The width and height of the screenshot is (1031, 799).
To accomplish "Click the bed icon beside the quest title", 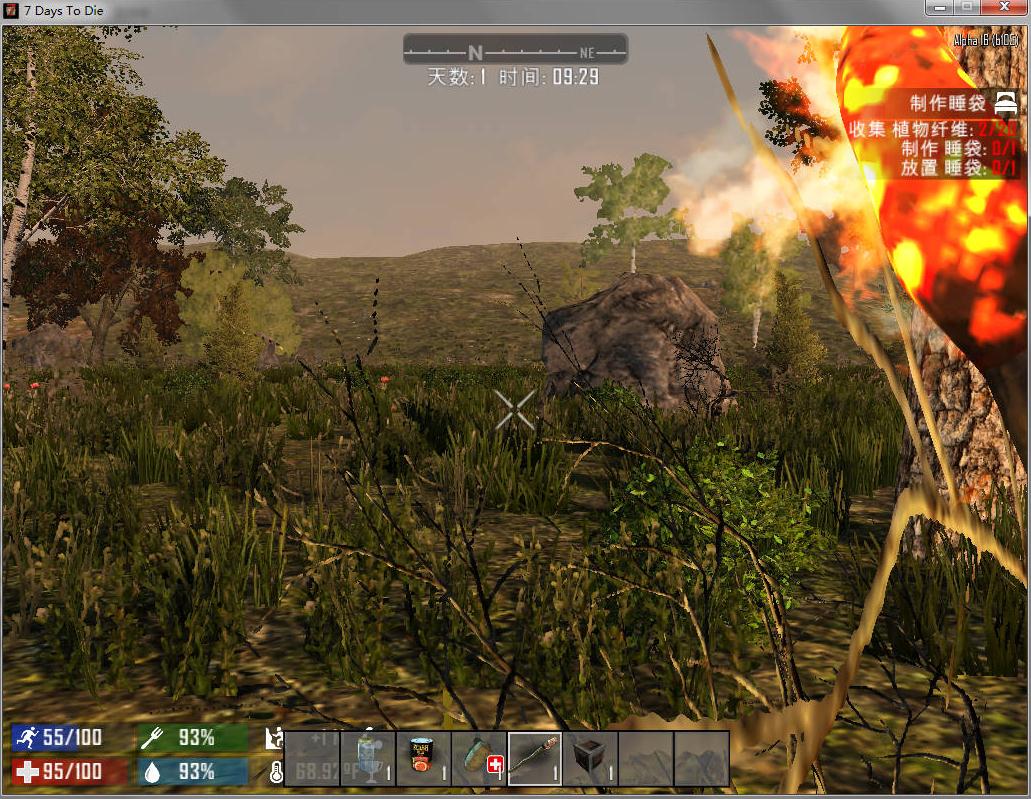I will [x=1005, y=102].
